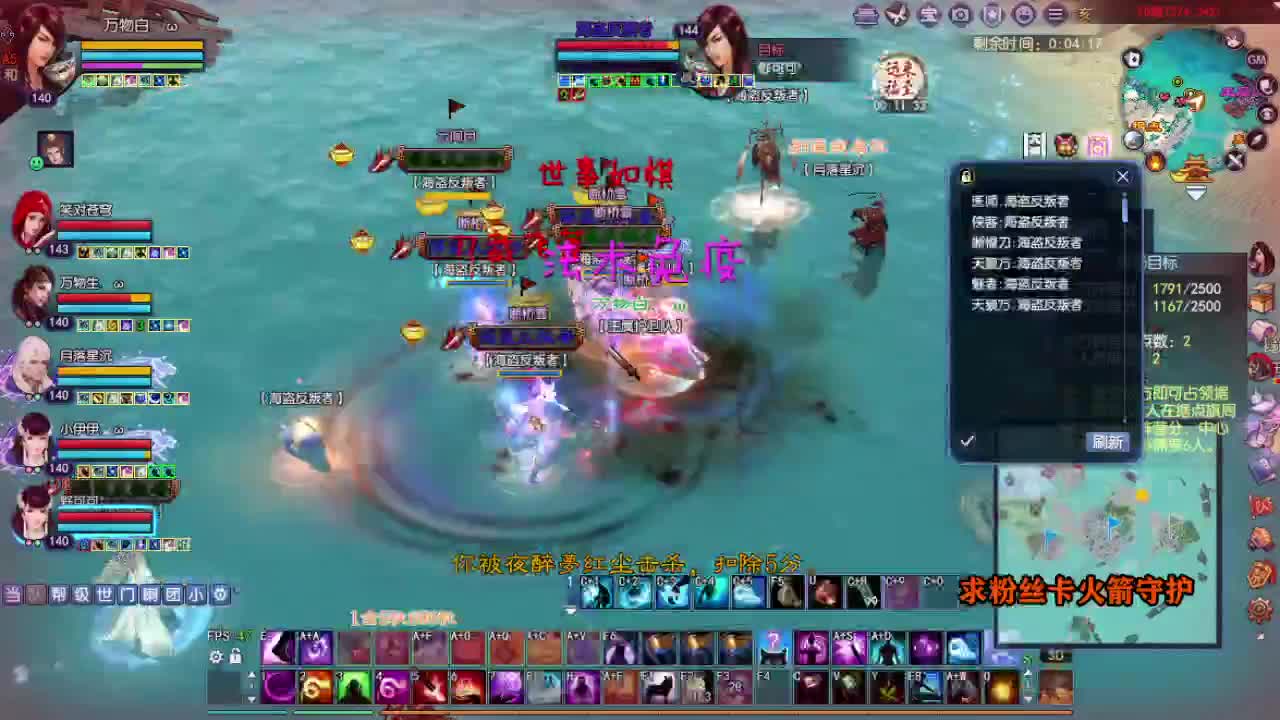1280x720 pixels.
Task: Check the checkbox at bottom of the player list panel
Action: coord(968,440)
